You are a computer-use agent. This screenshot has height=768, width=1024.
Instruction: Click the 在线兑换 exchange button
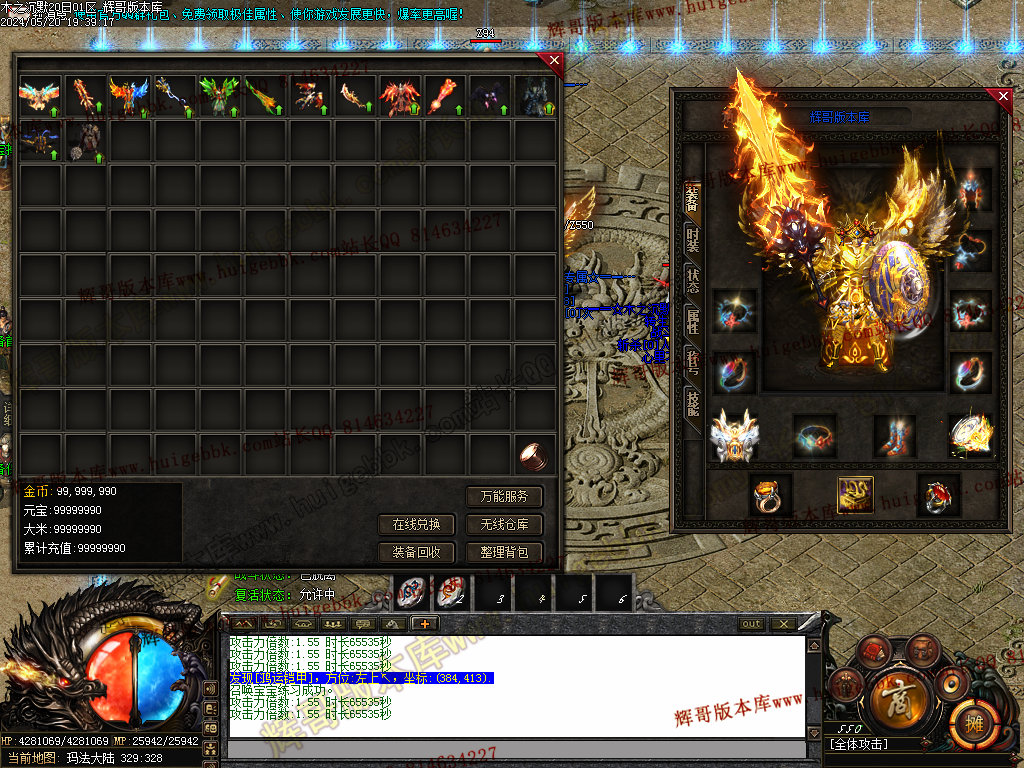(x=416, y=524)
